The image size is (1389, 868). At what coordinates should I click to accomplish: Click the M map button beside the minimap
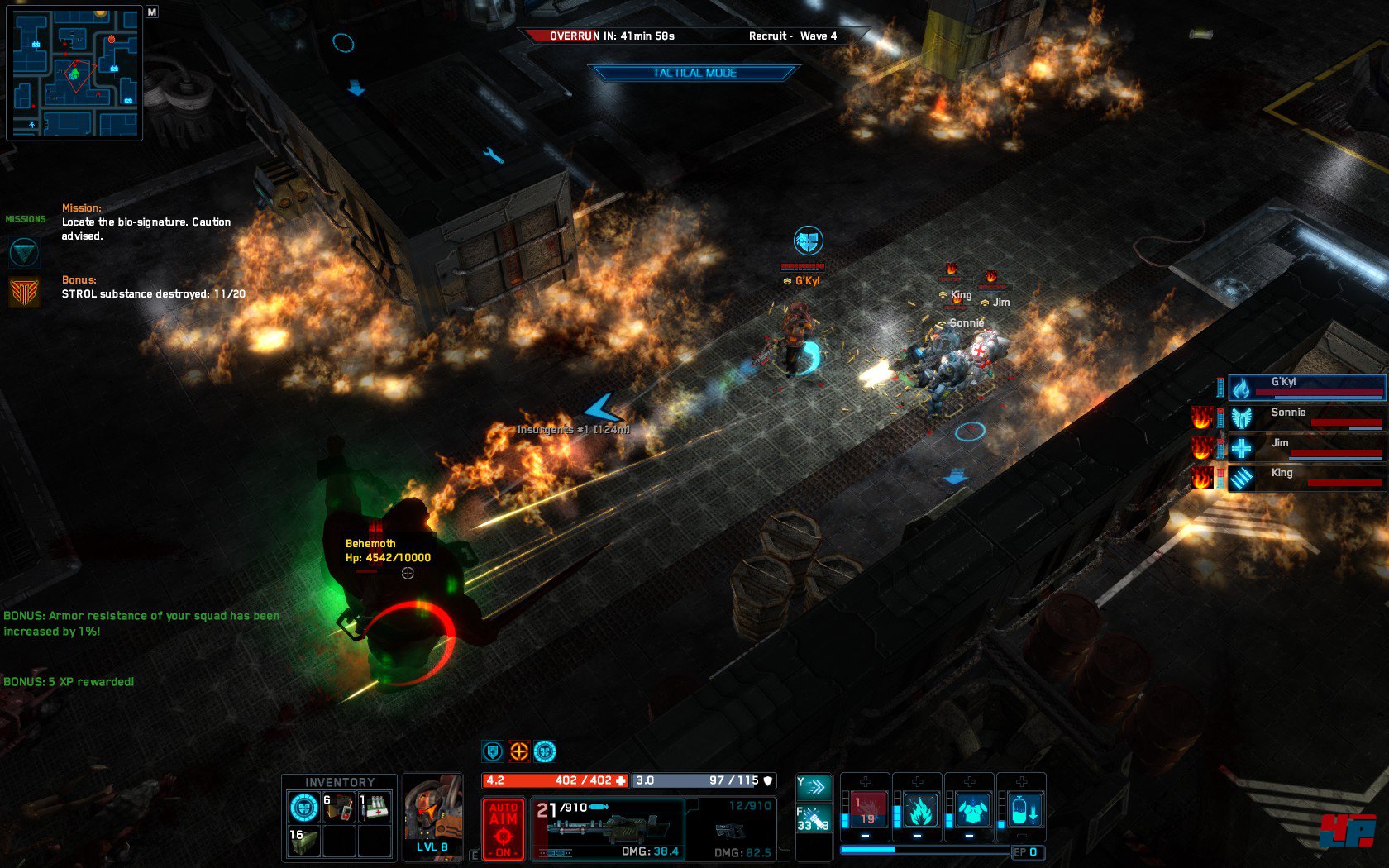(x=152, y=12)
